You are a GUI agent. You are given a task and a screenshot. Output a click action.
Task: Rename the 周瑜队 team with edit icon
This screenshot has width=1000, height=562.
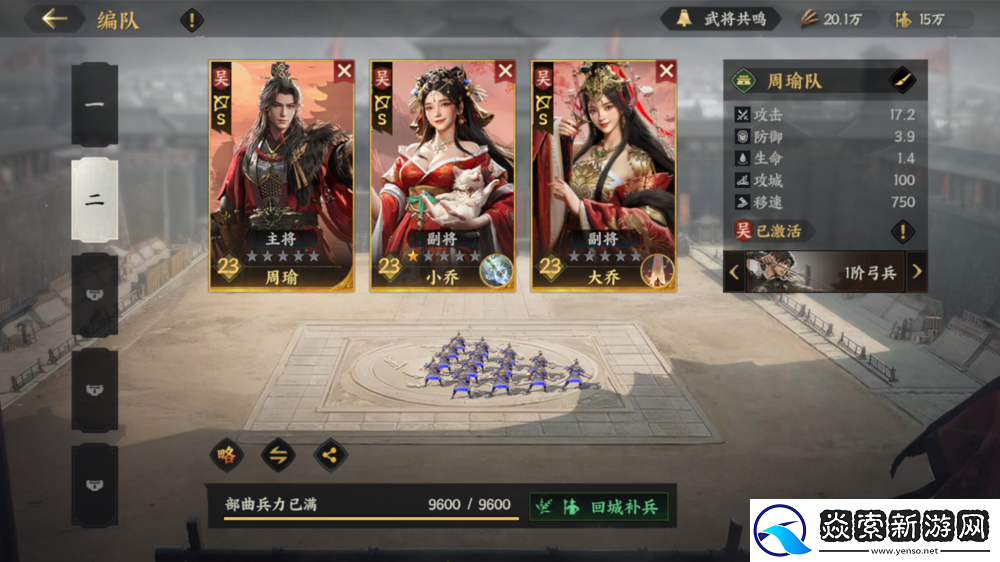point(902,80)
